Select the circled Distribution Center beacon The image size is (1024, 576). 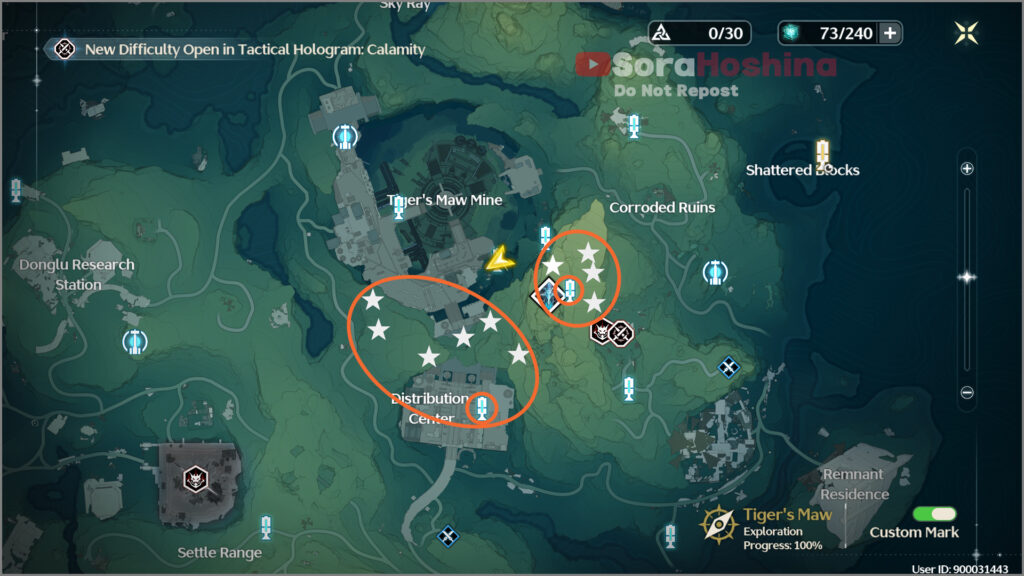tap(483, 407)
